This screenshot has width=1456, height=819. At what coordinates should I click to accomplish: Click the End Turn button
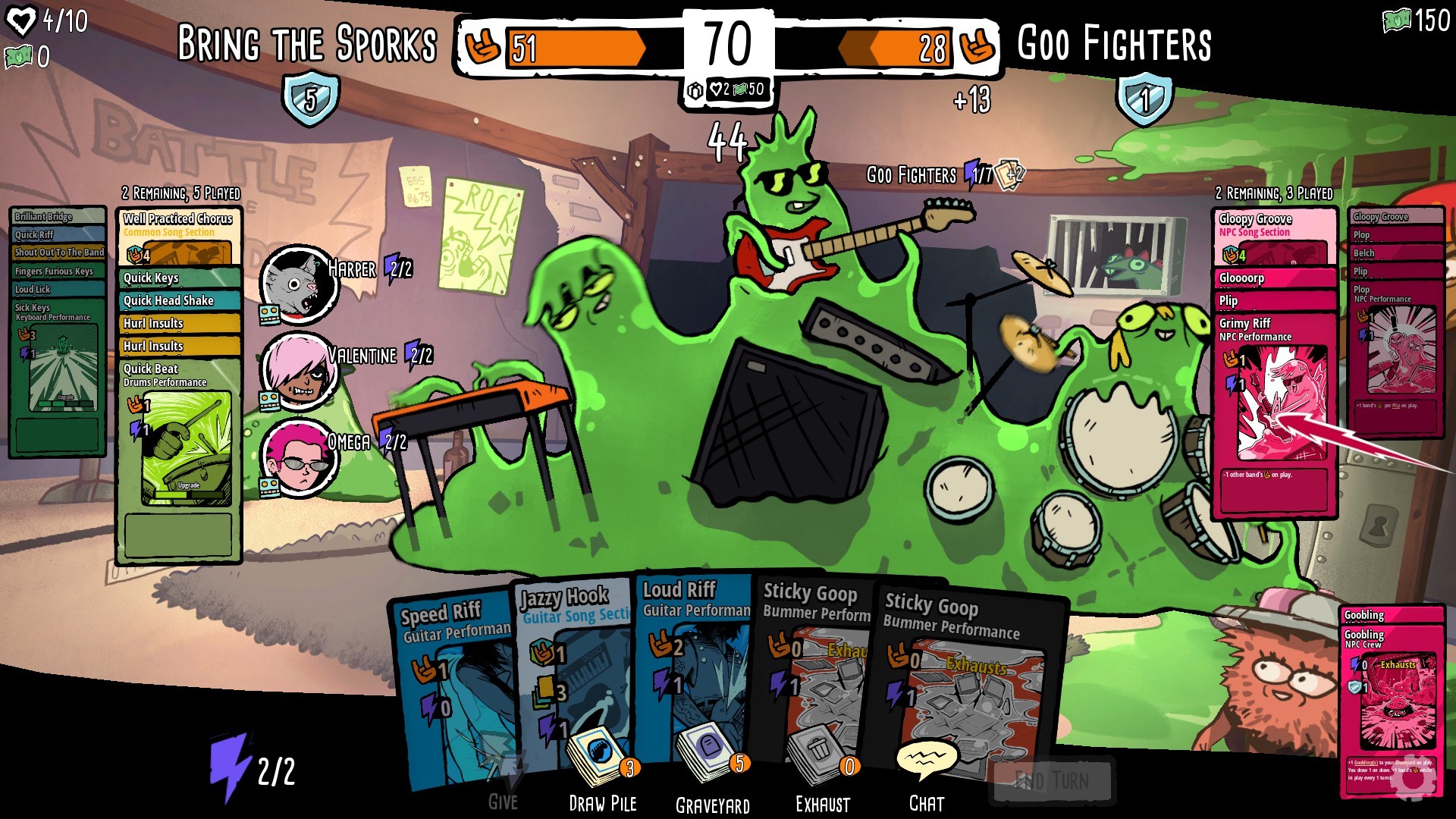[1052, 780]
